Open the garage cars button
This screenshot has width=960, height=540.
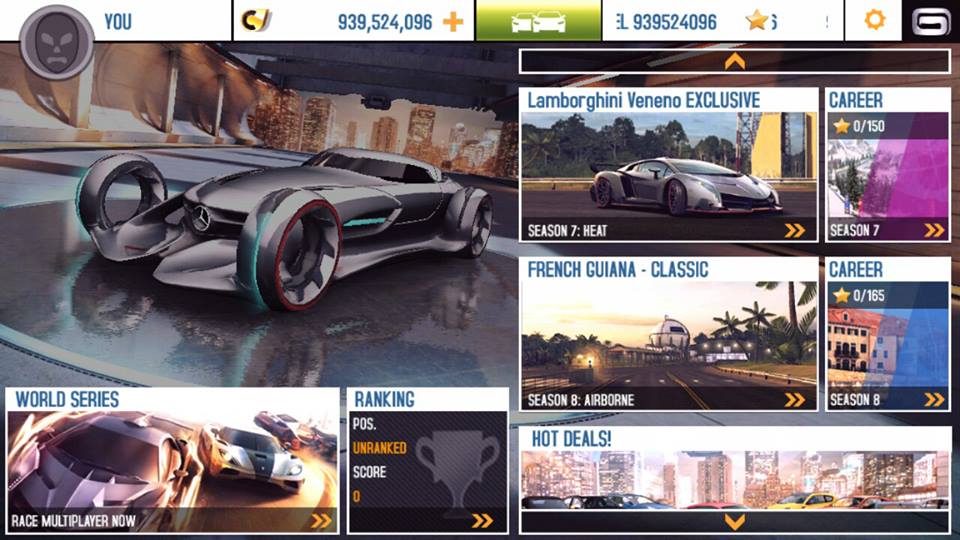[538, 21]
